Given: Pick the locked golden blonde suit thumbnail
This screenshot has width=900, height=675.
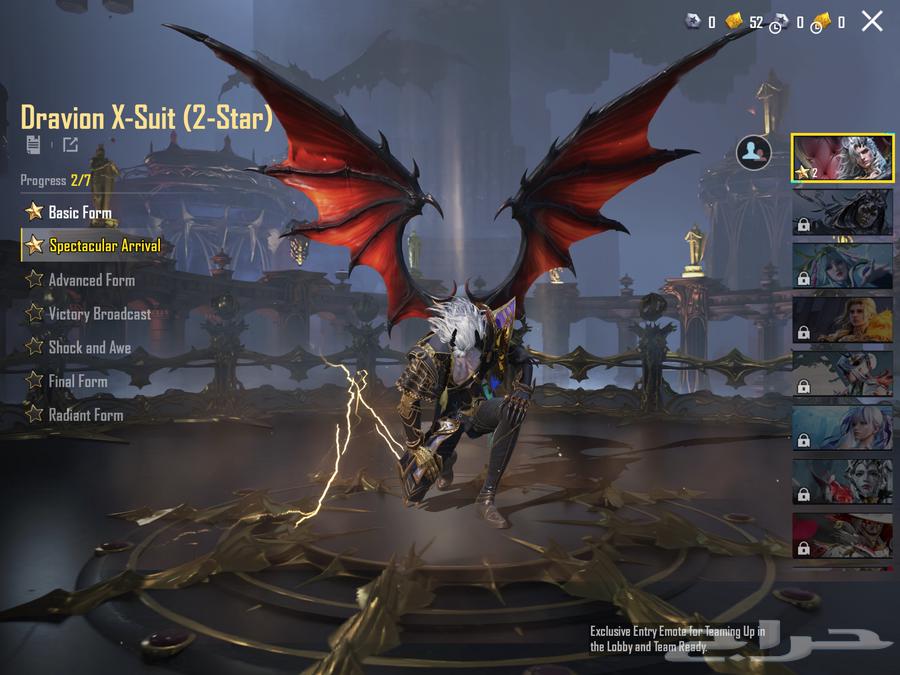Looking at the screenshot, I should 842,319.
